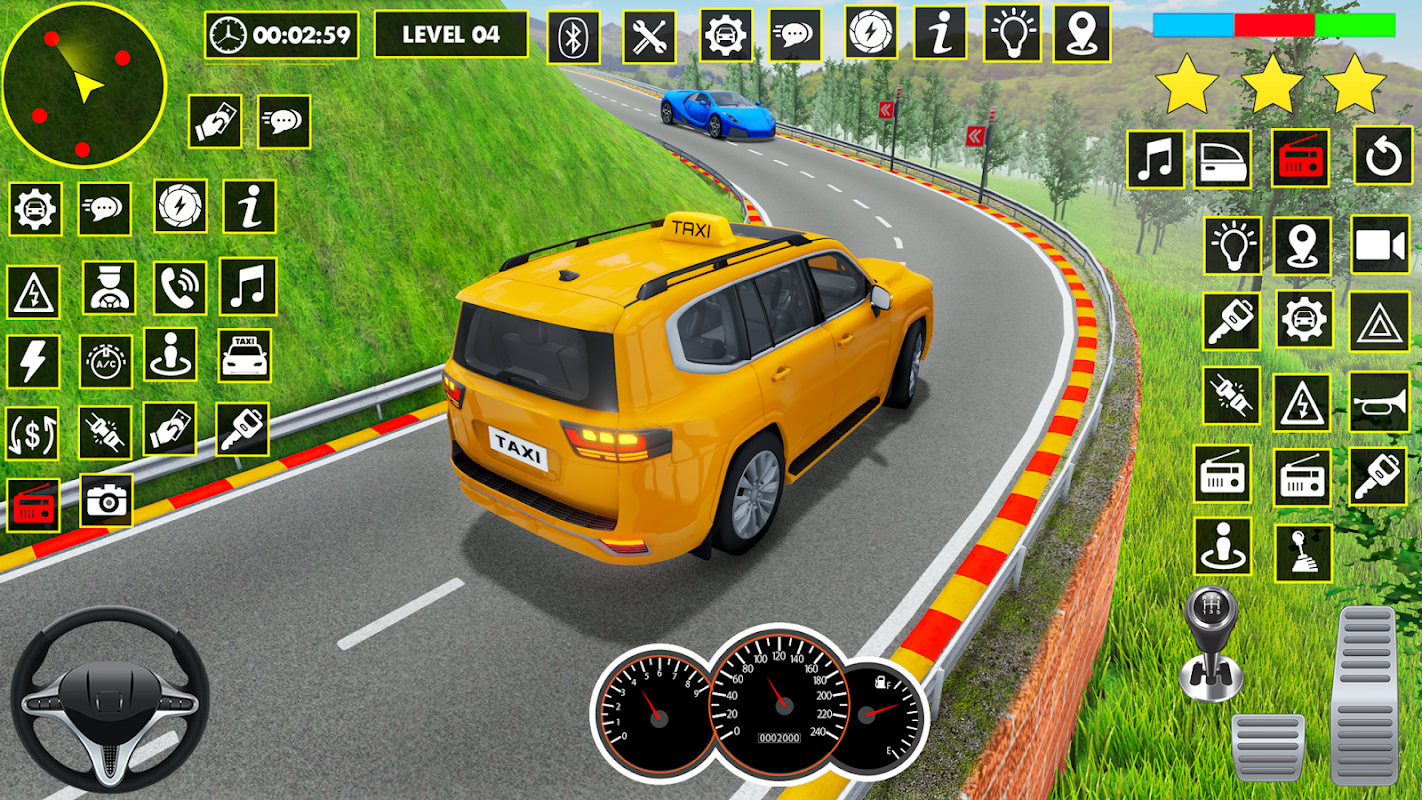Image resolution: width=1422 pixels, height=800 pixels.
Task: Switch view with the video camera icon
Action: click(x=1380, y=245)
